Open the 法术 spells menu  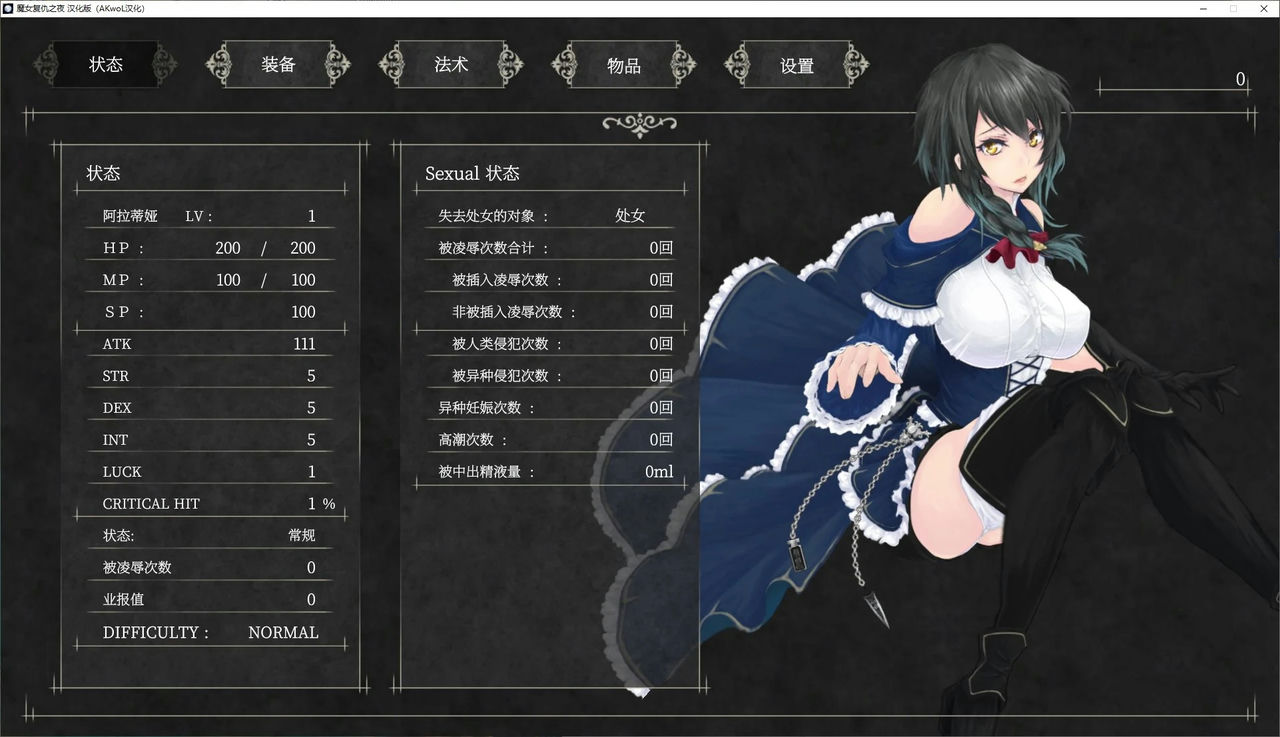pyautogui.click(x=451, y=64)
